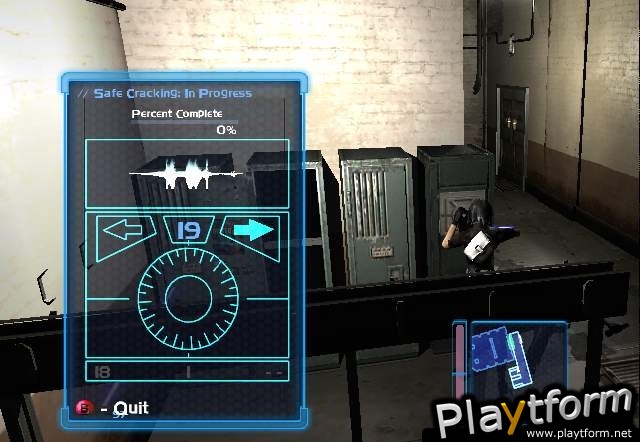This screenshot has height=442, width=640.
Task: Turn the dial with the left arrow
Action: click(x=125, y=231)
